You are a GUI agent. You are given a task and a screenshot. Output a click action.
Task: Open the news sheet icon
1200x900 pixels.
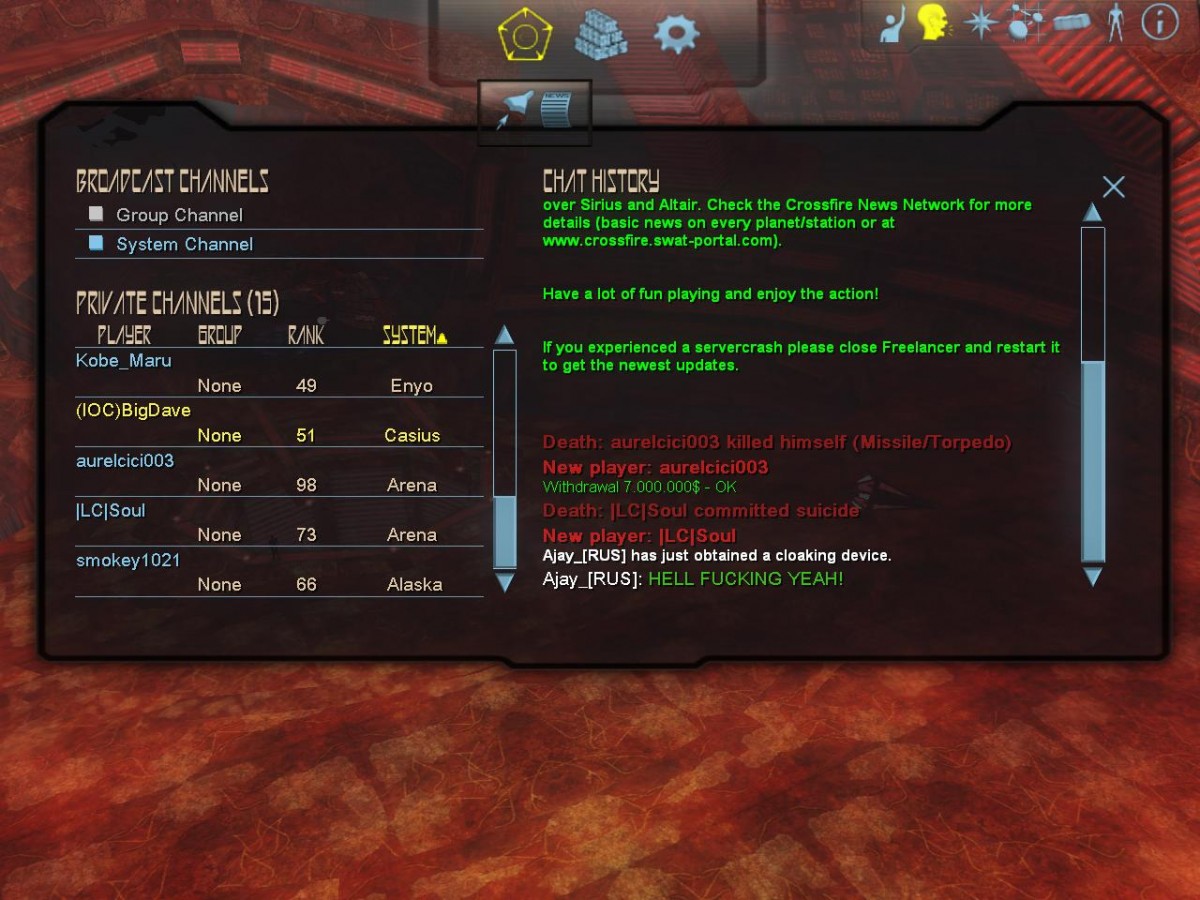556,109
